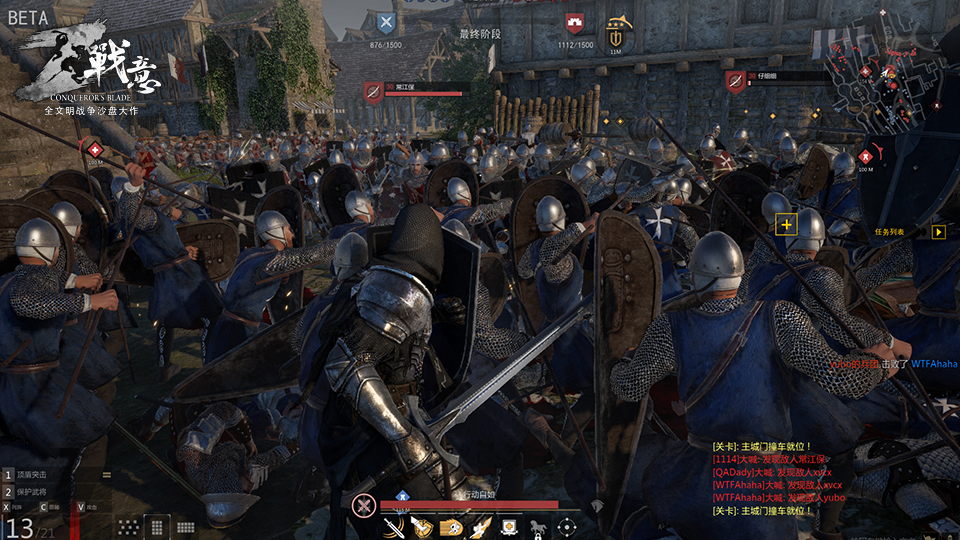Click the crossed swords weapon circle icon
This screenshot has height=540, width=960.
(x=363, y=505)
